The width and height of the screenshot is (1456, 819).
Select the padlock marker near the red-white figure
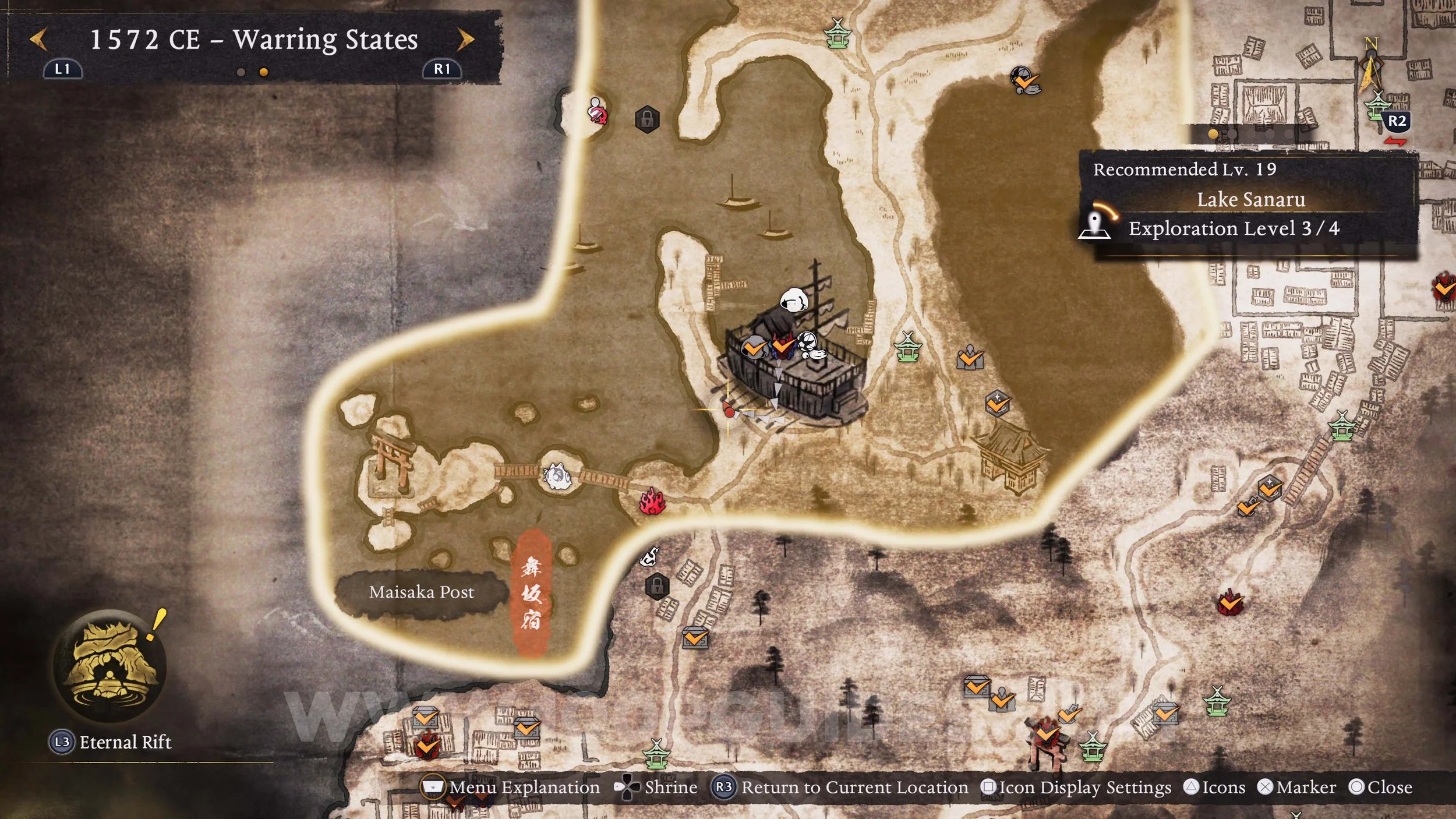click(647, 119)
